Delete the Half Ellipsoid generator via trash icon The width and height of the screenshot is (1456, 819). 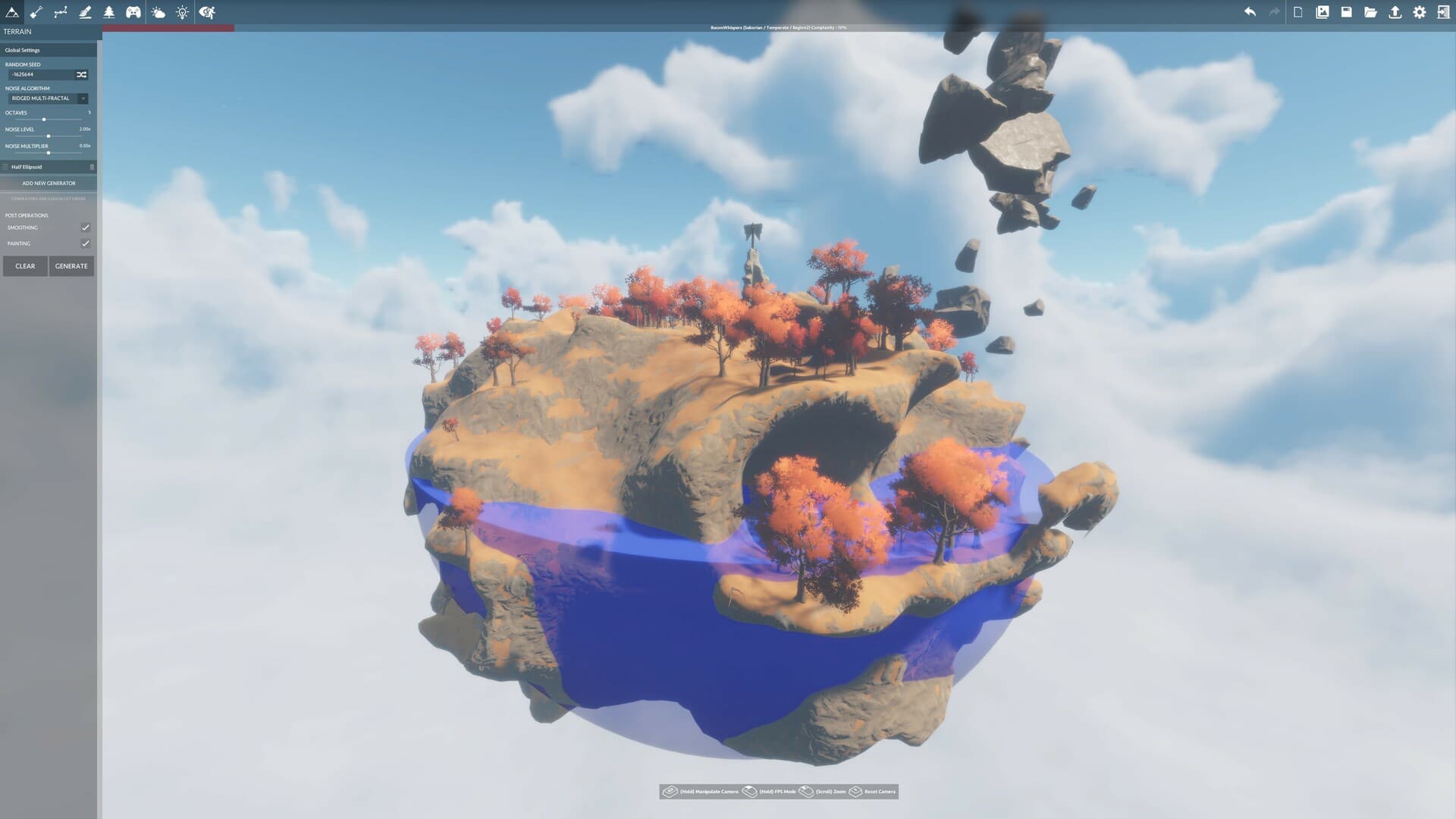pos(91,166)
